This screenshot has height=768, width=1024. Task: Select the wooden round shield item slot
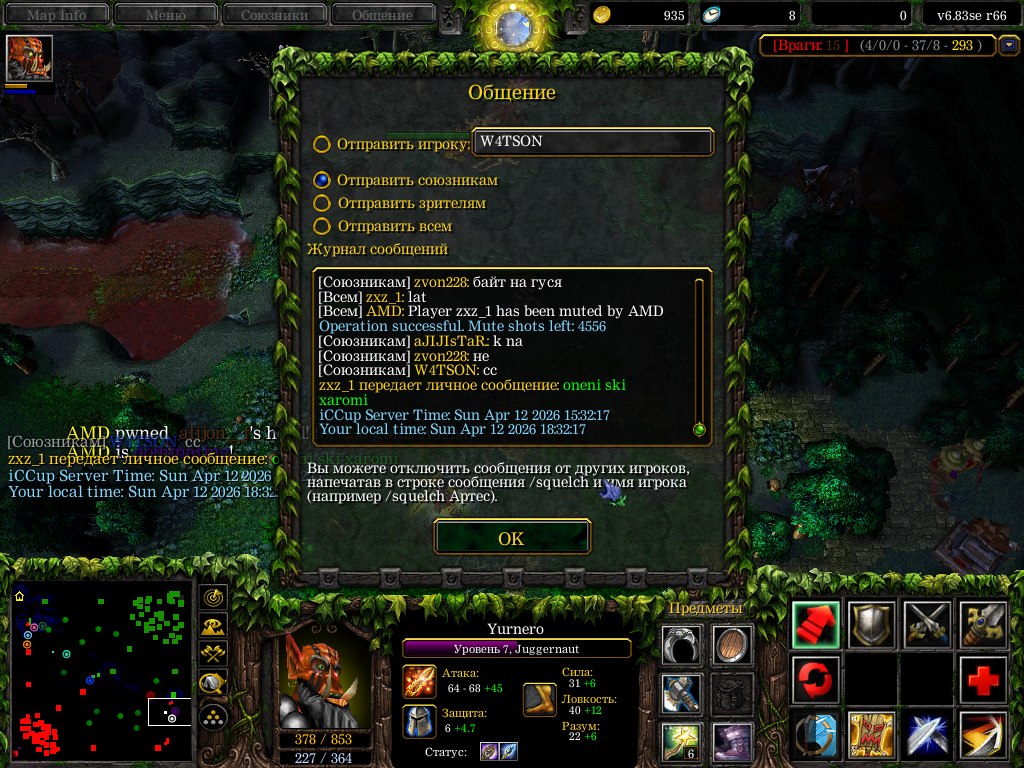pos(732,645)
